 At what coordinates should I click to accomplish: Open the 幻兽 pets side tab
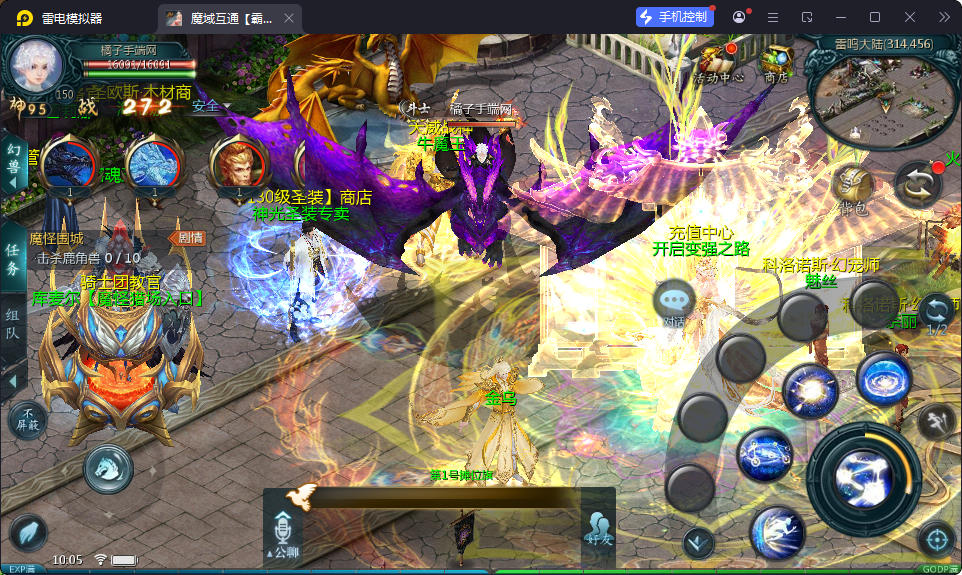13,160
